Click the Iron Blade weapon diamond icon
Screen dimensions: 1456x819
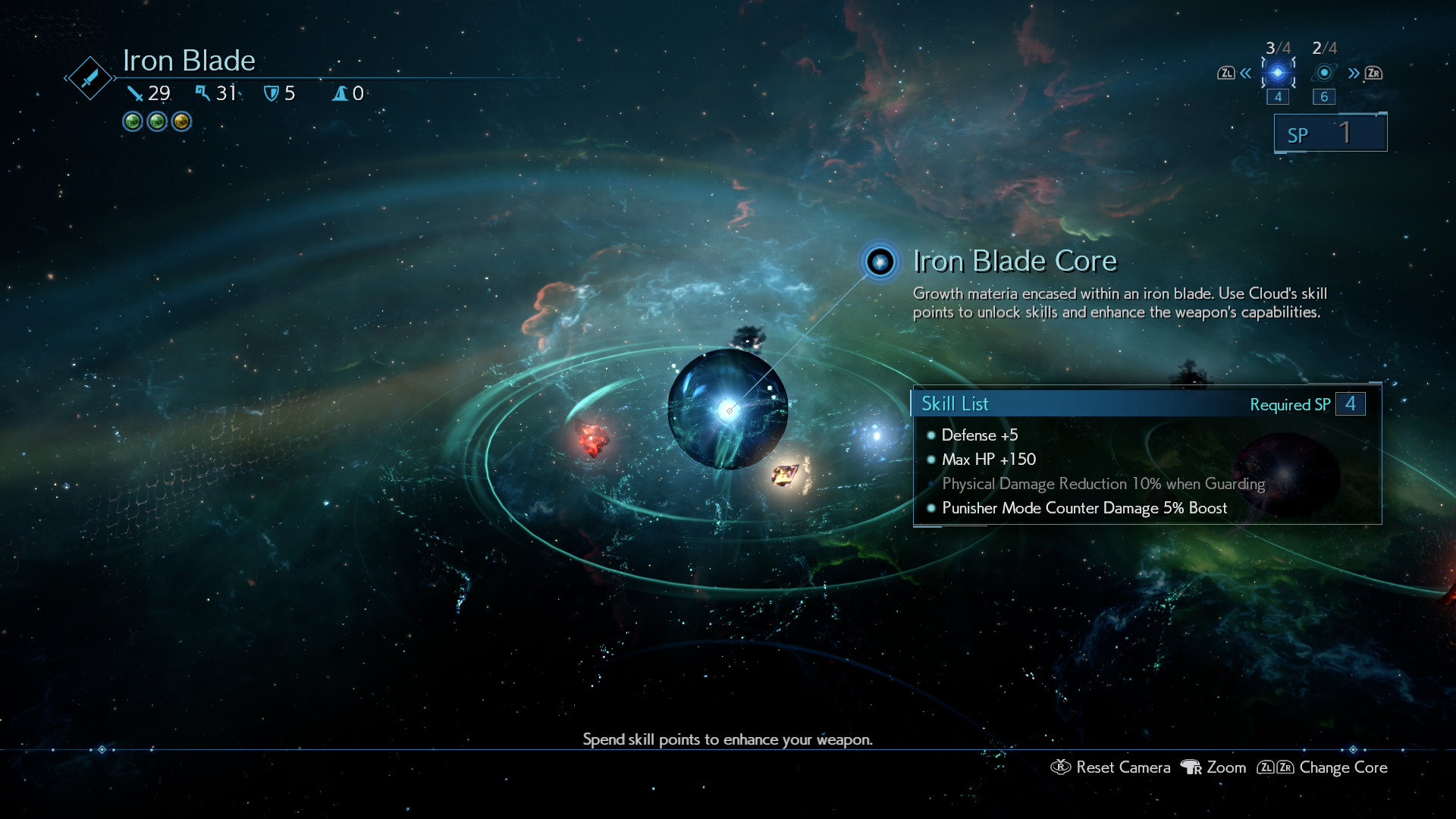coord(89,77)
